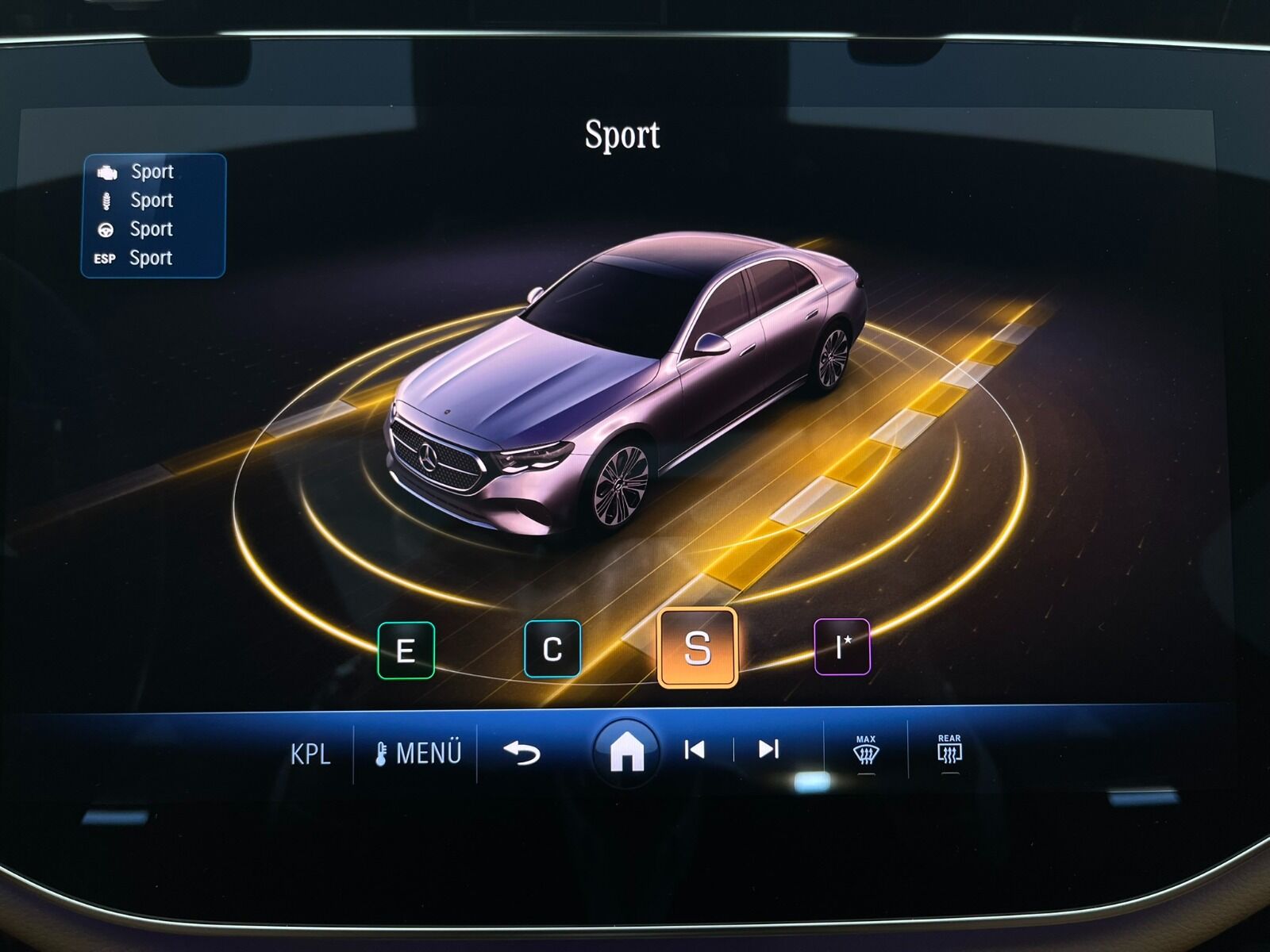Select the E Eco drive mode
This screenshot has height=952, width=1270.
(407, 650)
